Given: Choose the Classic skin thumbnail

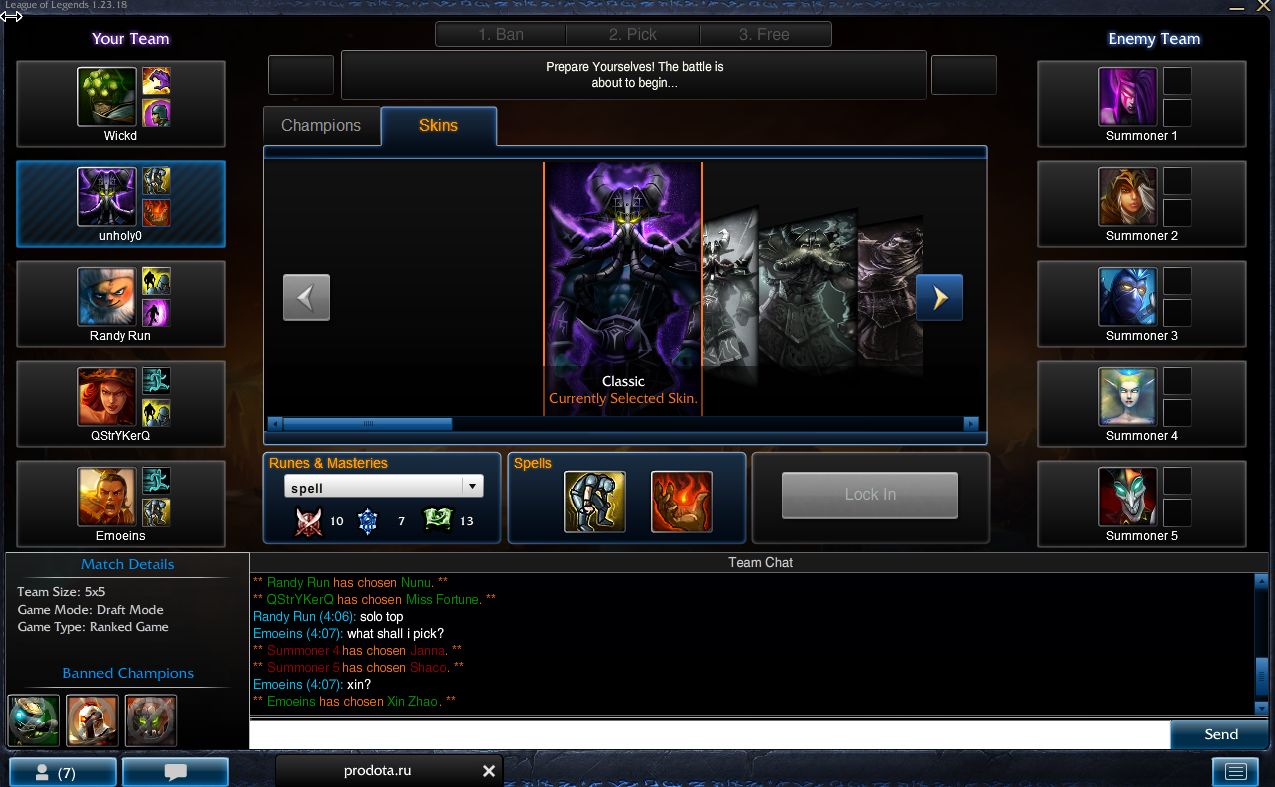Looking at the screenshot, I should tap(623, 270).
